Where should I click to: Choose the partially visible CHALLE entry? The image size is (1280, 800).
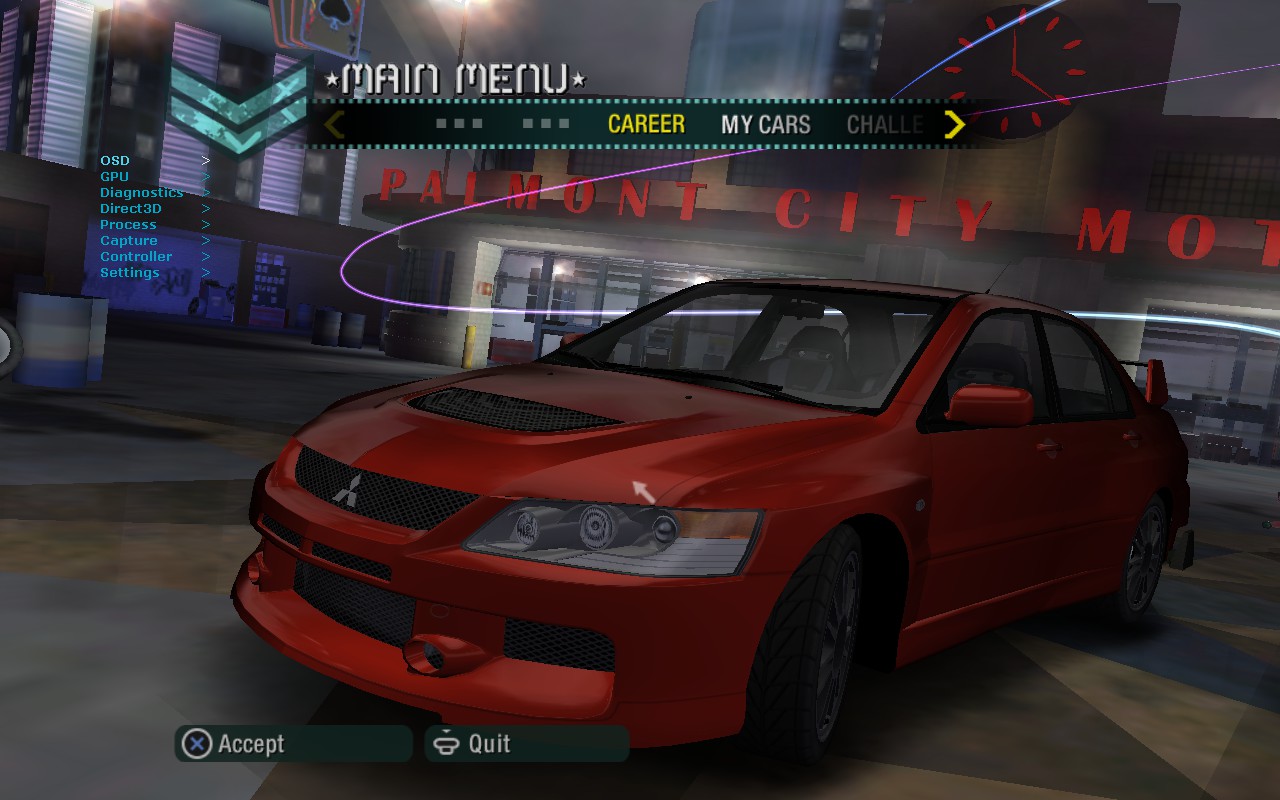tap(884, 124)
